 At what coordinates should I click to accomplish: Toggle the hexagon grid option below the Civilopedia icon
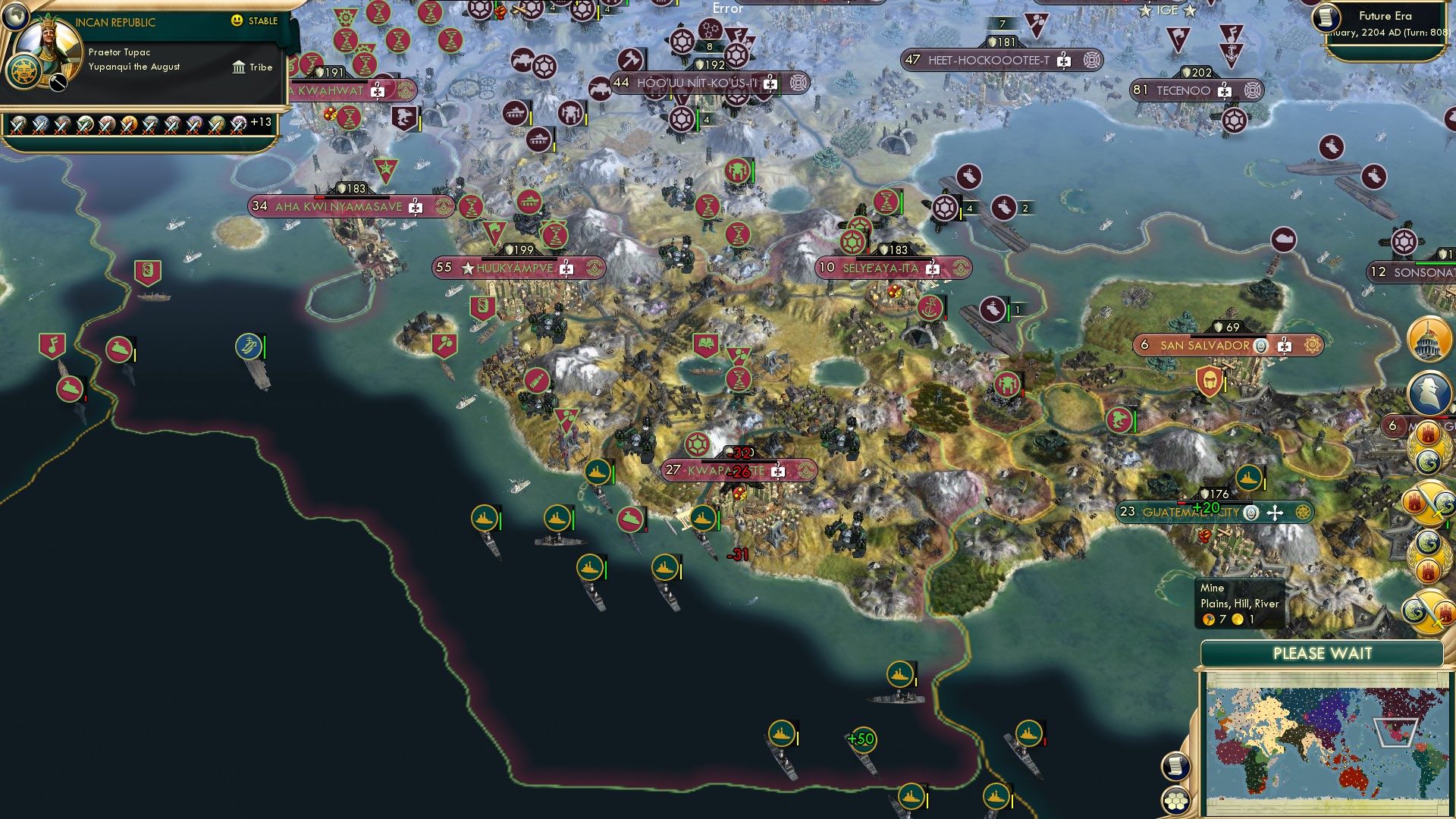pos(1175,800)
